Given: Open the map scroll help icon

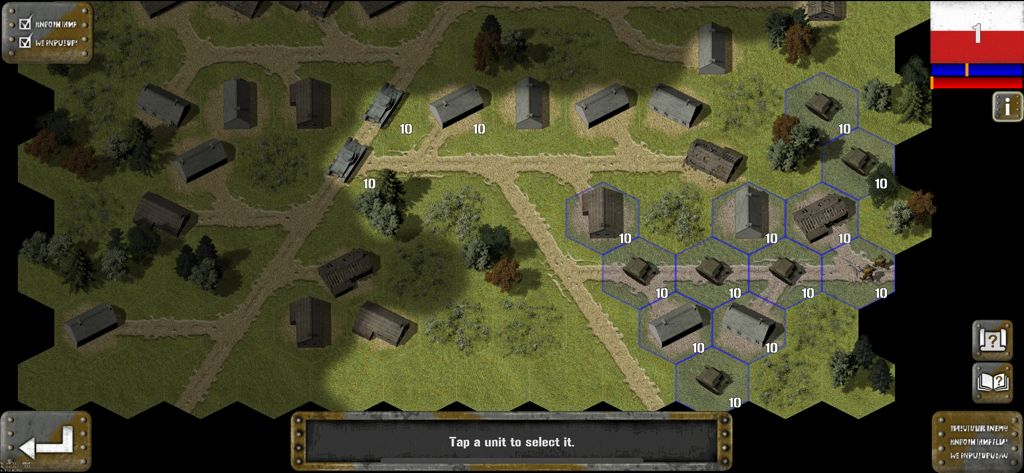Looking at the screenshot, I should (992, 340).
